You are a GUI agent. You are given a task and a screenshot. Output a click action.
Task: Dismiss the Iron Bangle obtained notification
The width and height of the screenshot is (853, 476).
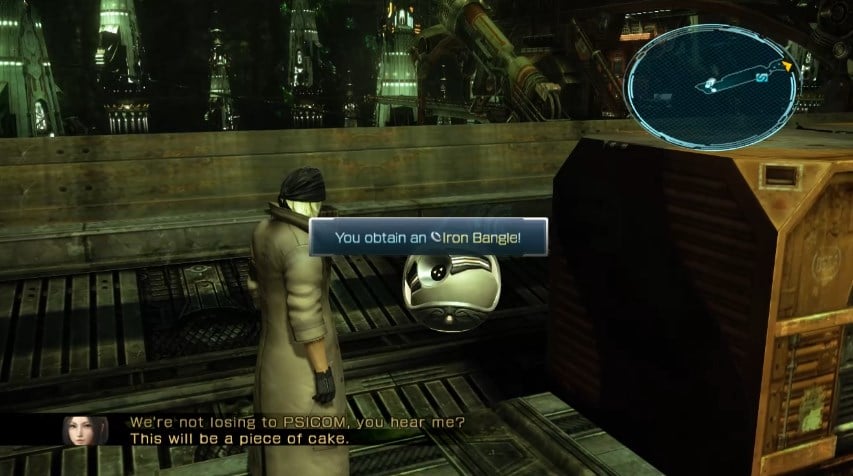point(428,238)
